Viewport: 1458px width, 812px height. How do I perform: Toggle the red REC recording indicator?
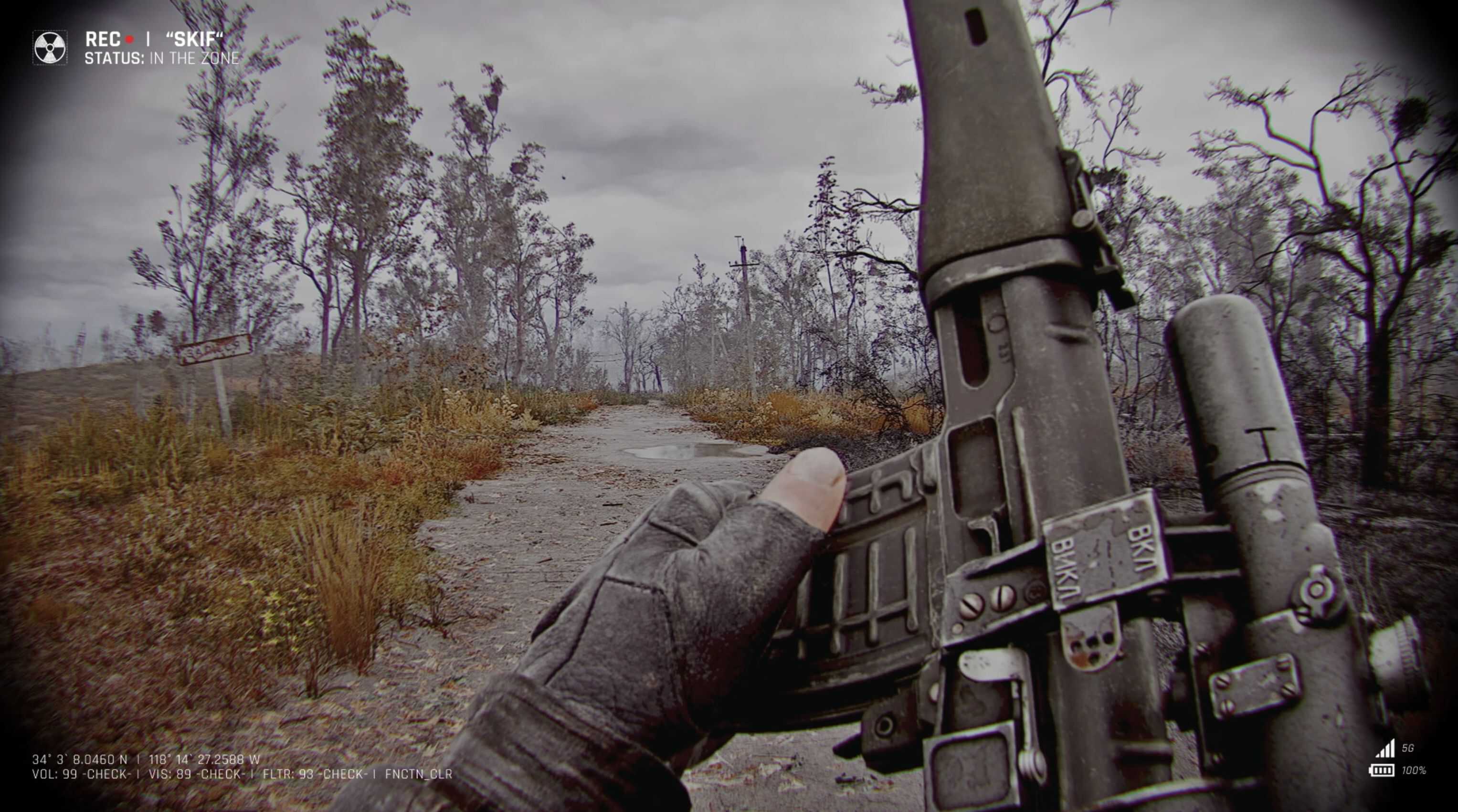tap(129, 40)
